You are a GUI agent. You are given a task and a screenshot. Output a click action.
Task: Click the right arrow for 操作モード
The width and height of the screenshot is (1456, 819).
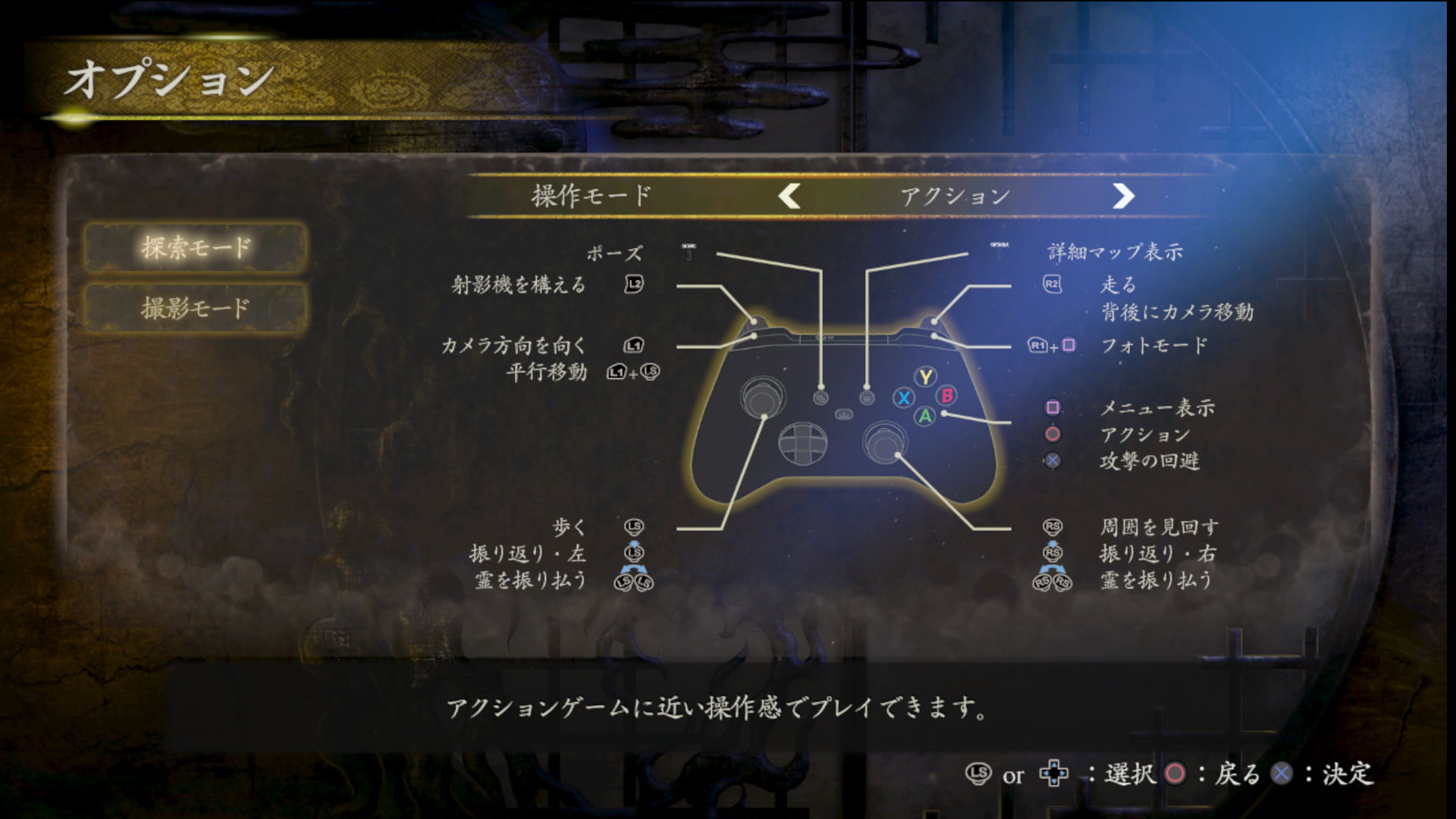(1122, 196)
